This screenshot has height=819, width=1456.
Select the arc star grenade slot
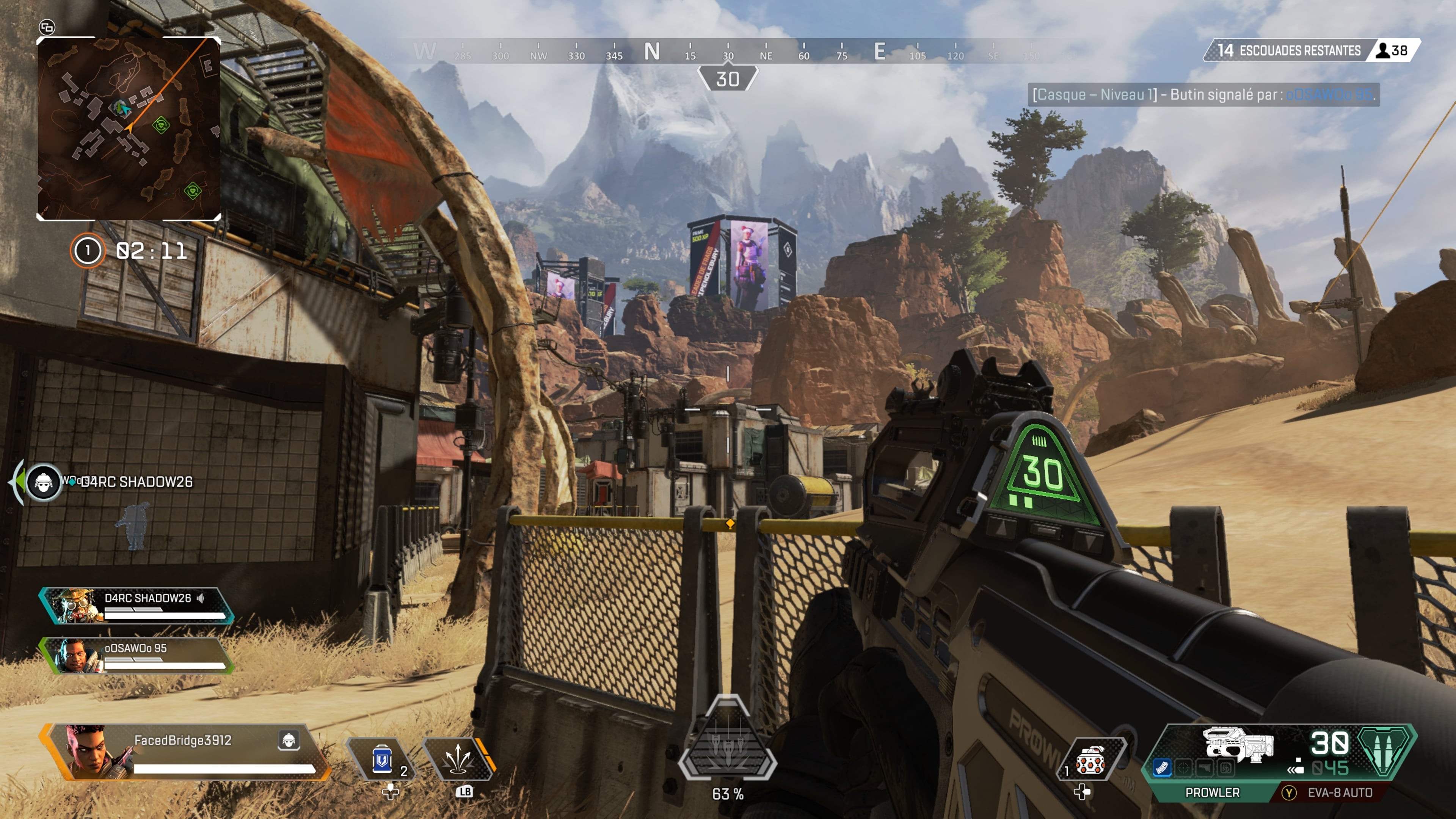point(1090,760)
